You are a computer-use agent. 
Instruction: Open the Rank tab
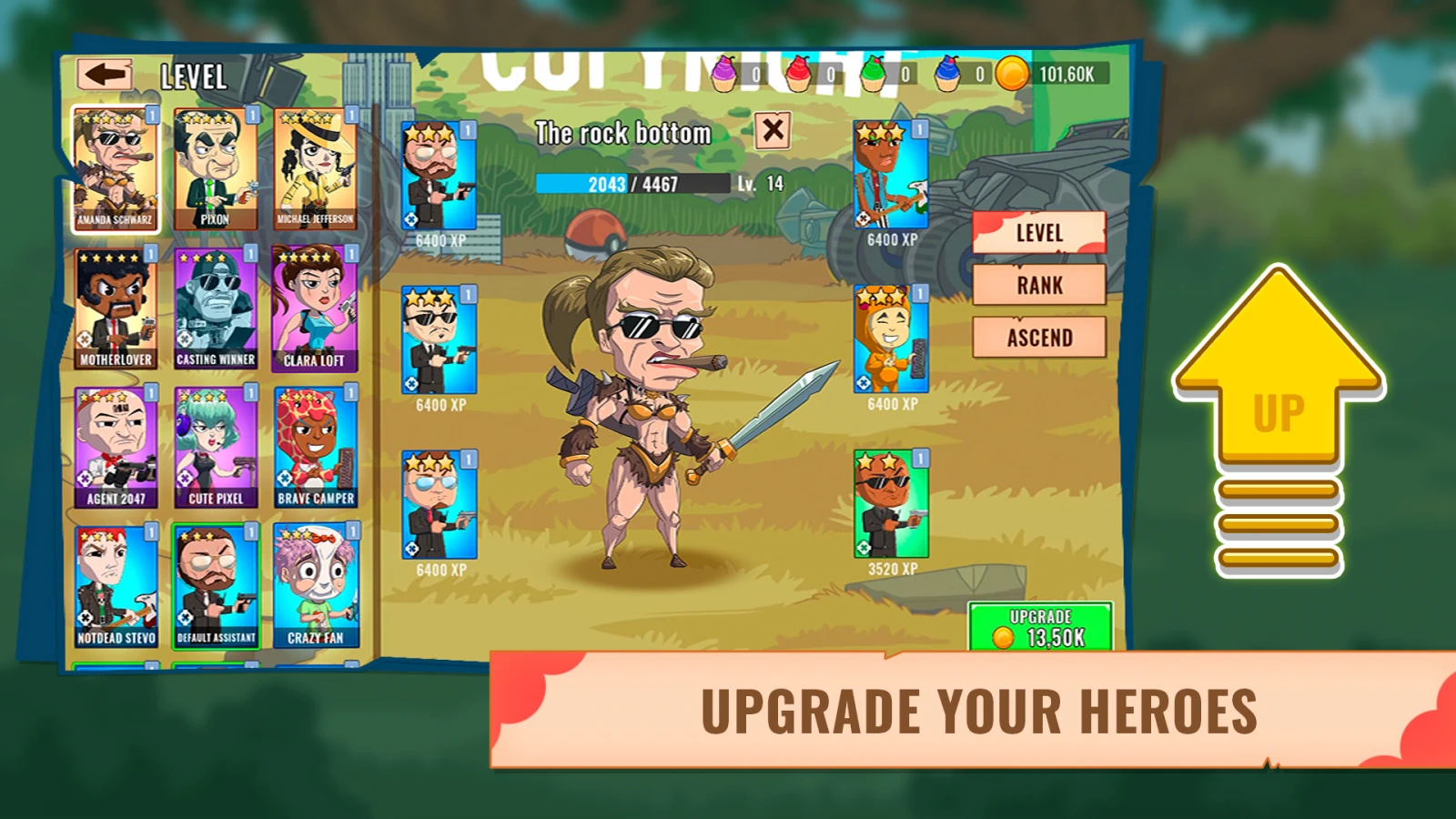coord(1038,286)
